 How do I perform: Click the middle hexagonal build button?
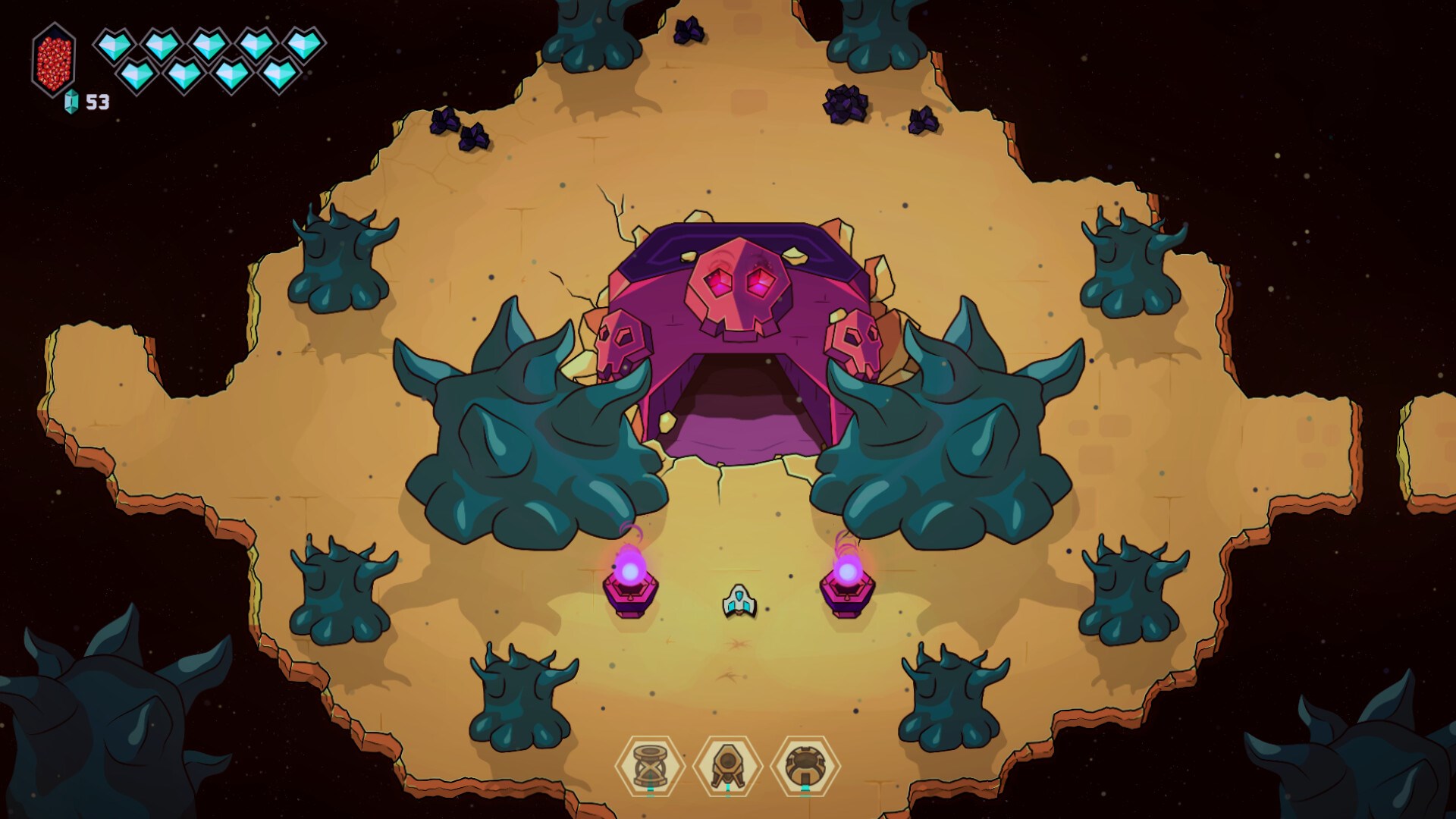pyautogui.click(x=726, y=766)
